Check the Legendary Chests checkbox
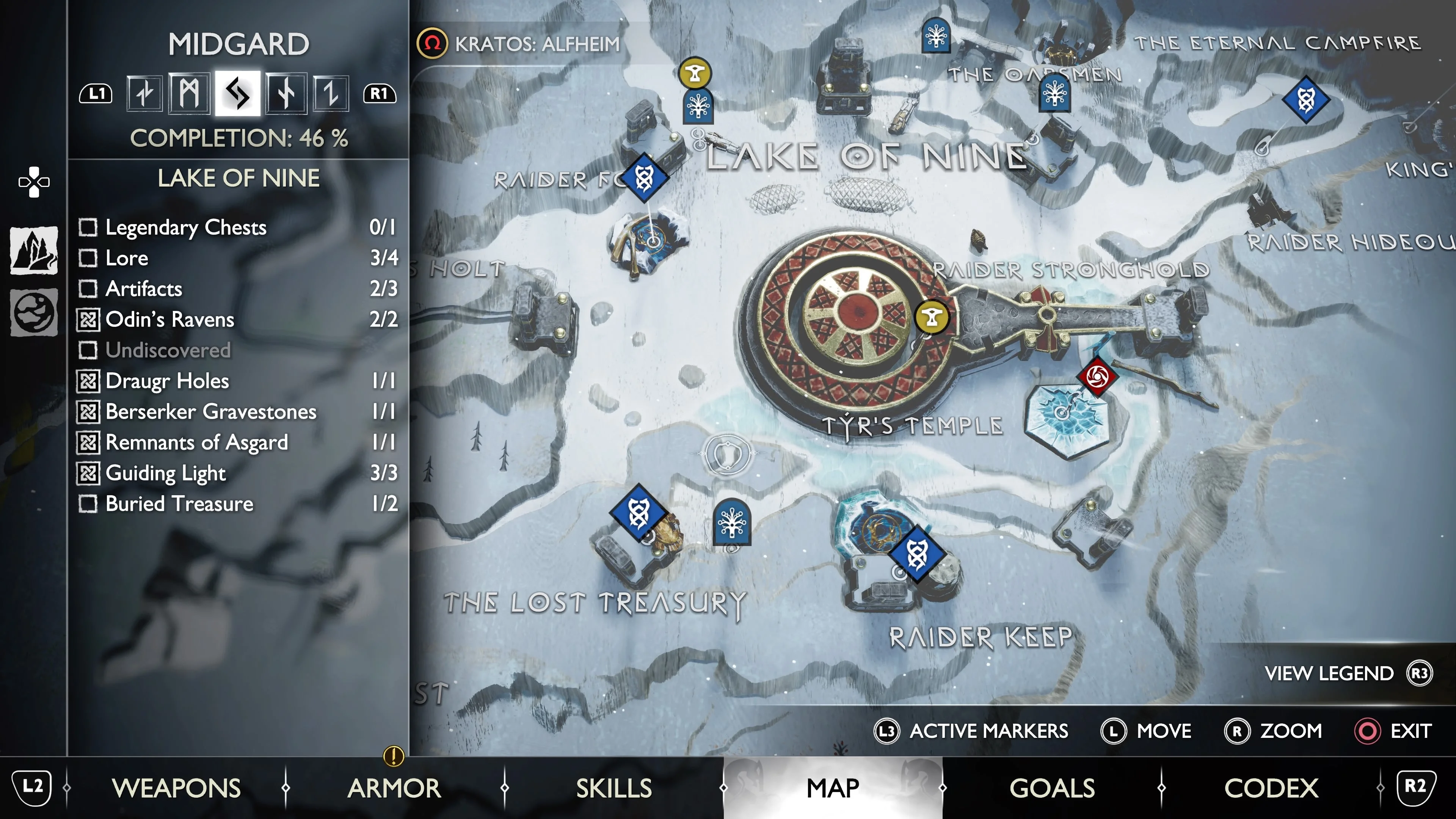Image resolution: width=1456 pixels, height=819 pixels. coord(88,228)
